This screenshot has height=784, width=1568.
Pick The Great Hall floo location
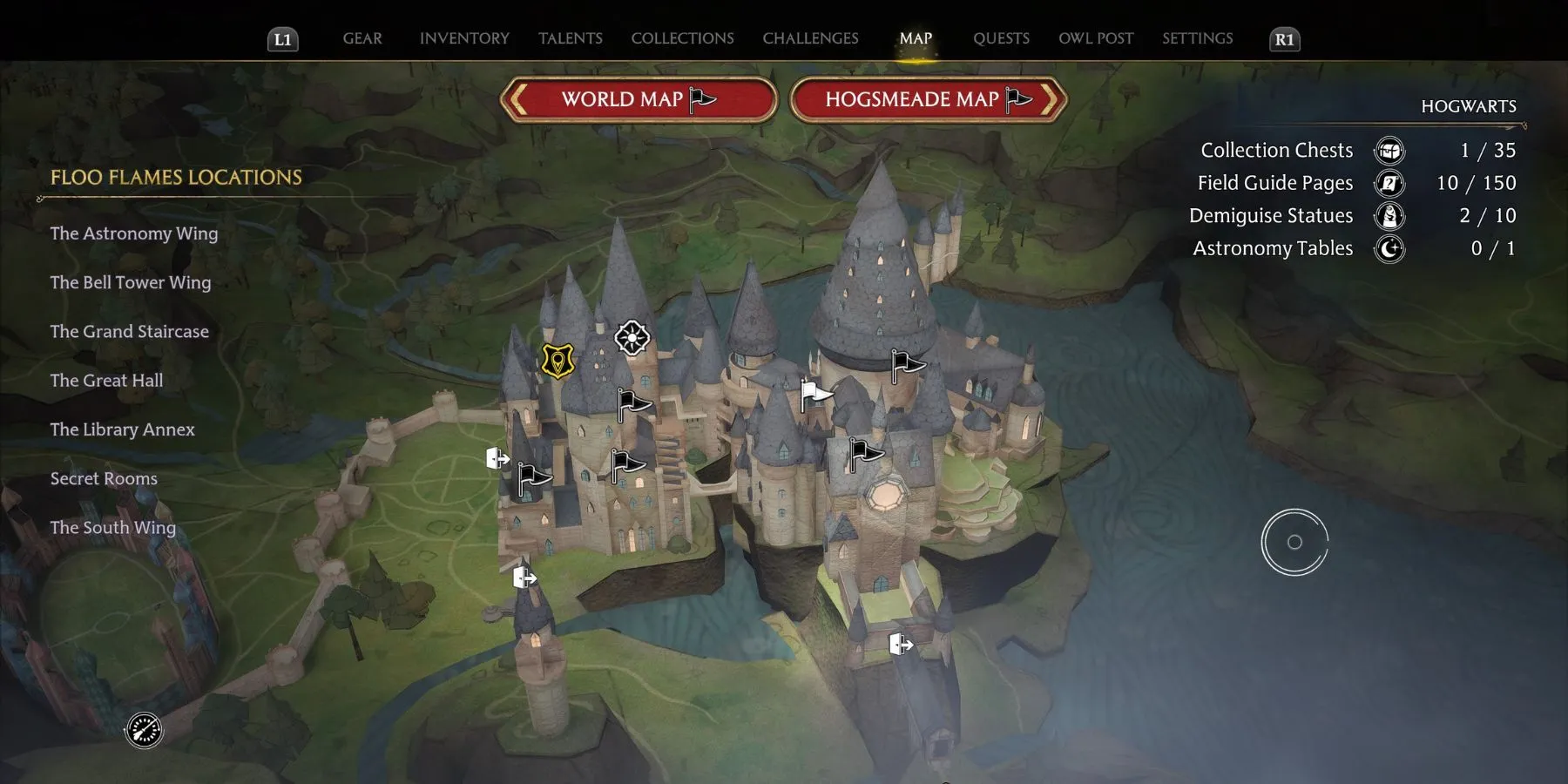tap(106, 381)
